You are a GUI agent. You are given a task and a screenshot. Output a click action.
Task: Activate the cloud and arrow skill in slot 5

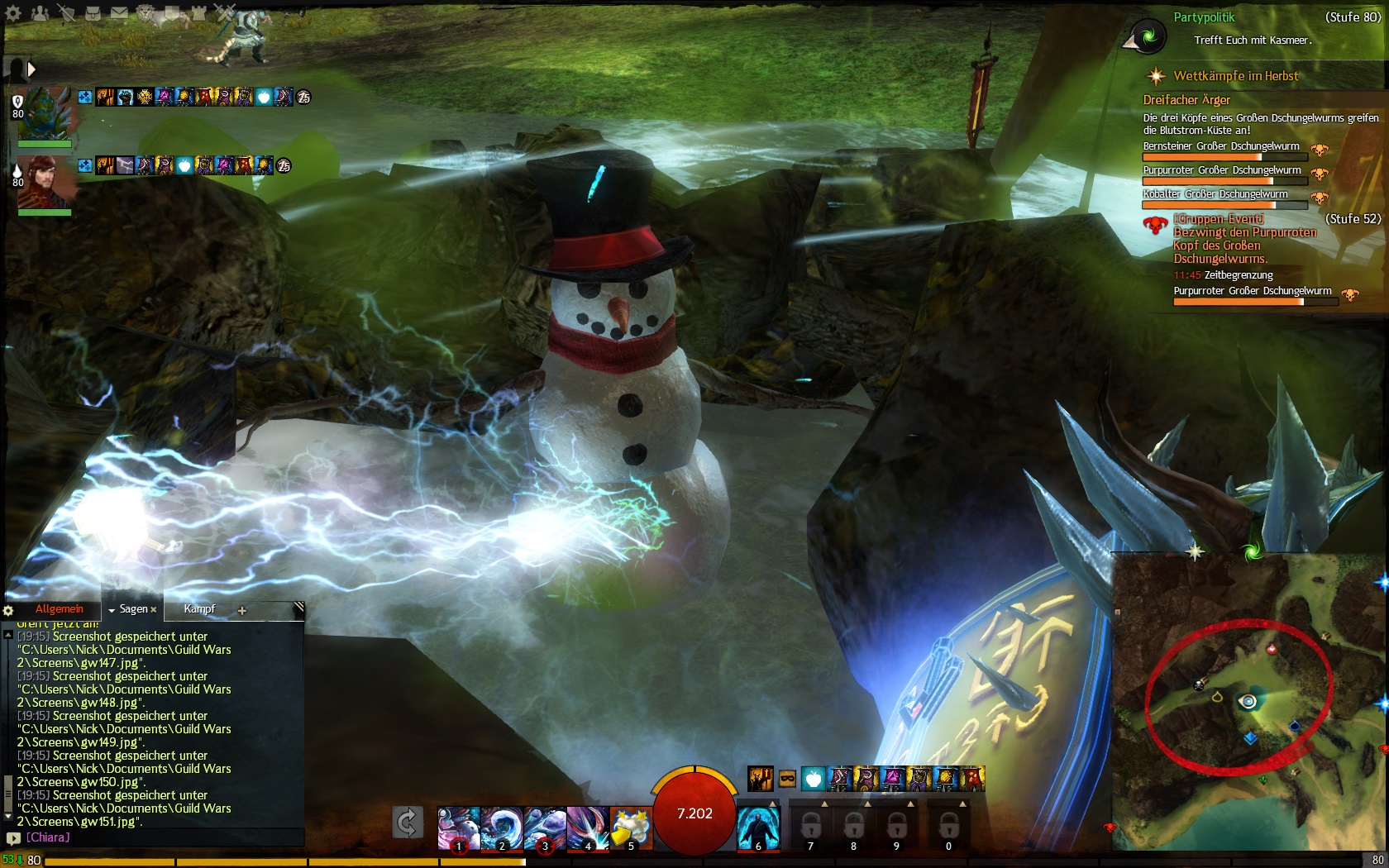(630, 827)
